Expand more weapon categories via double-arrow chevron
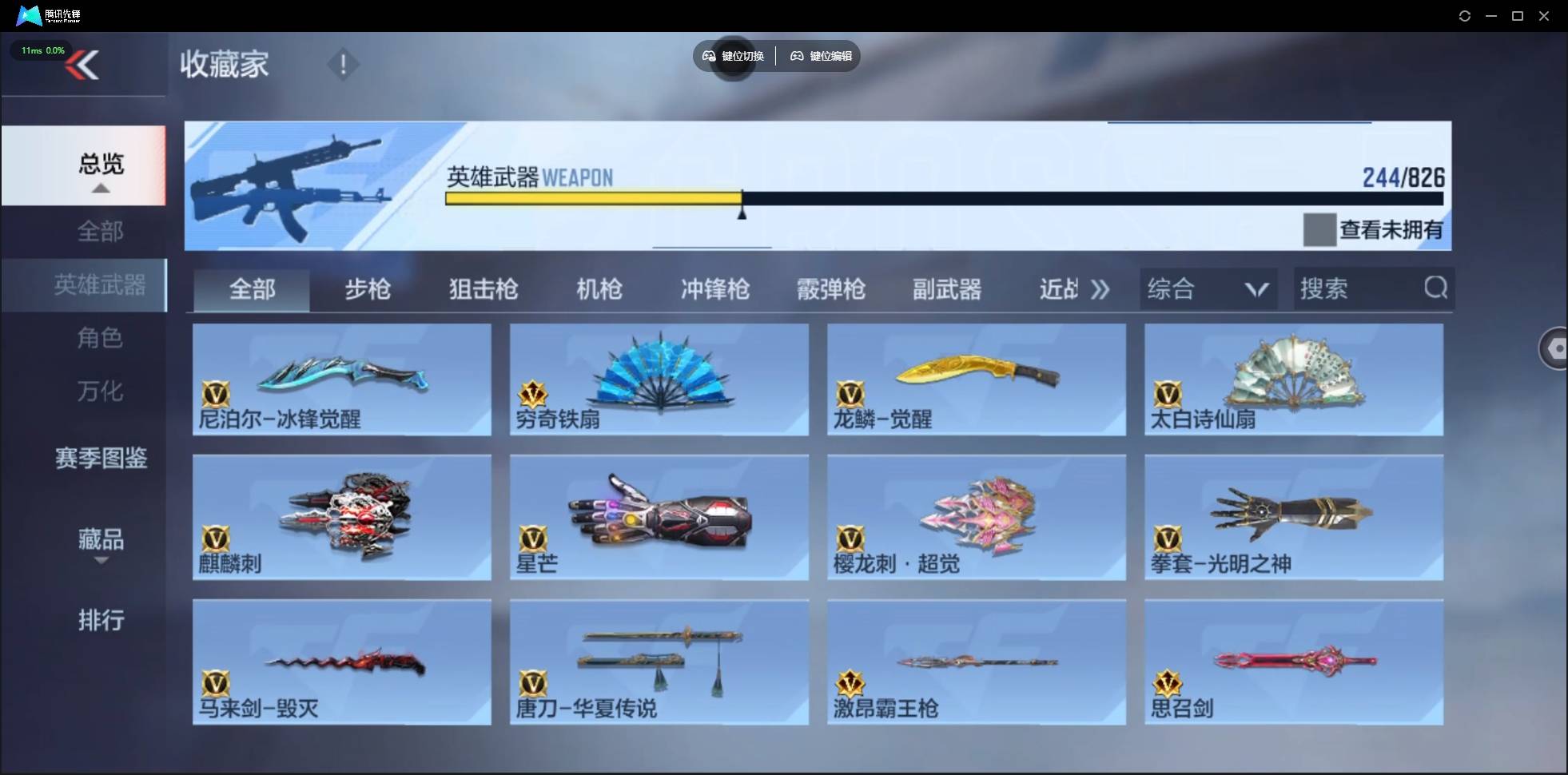 coord(1100,289)
